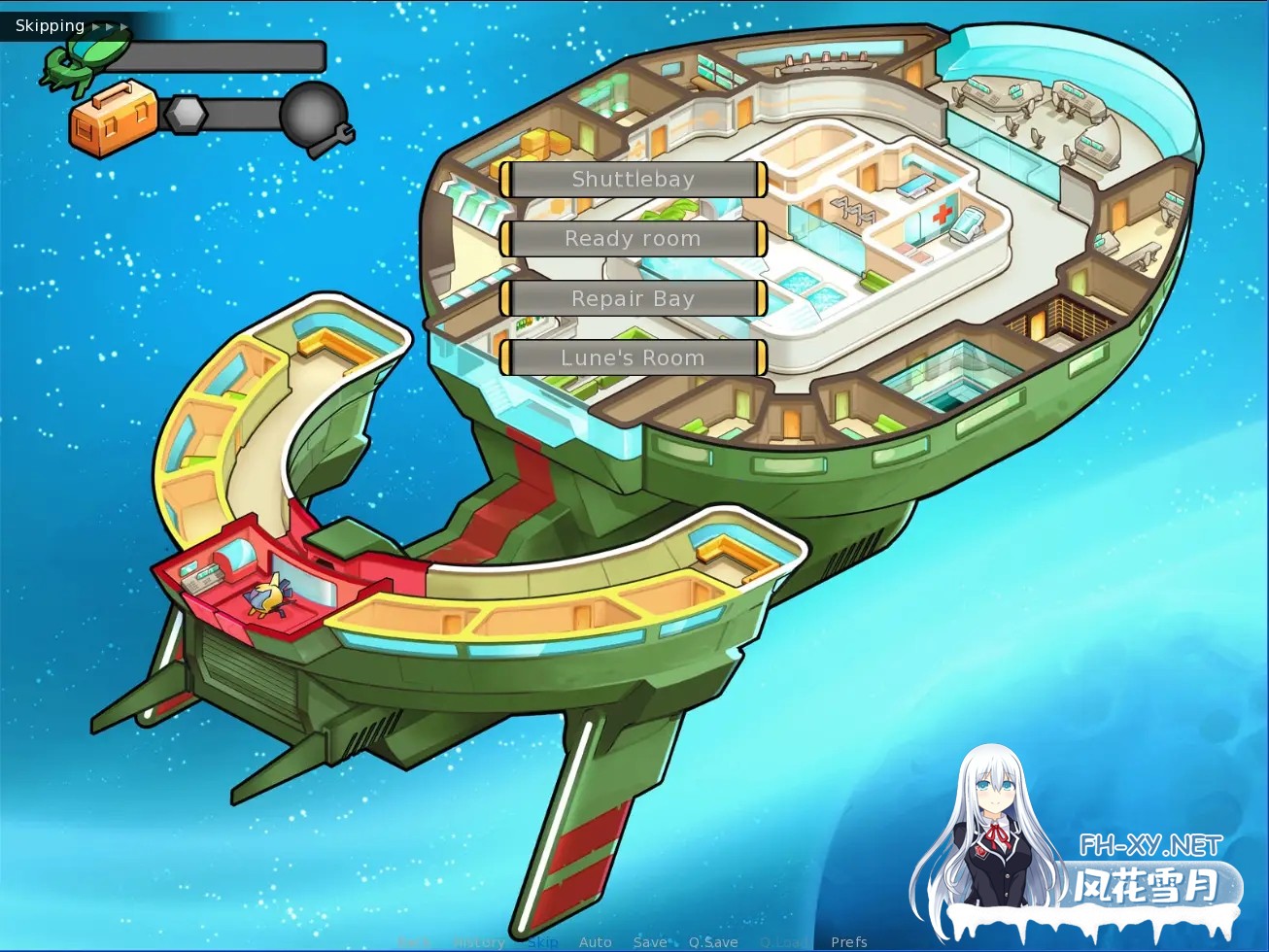
Task: Disable Skip mode in the quick menu
Action: 541,940
